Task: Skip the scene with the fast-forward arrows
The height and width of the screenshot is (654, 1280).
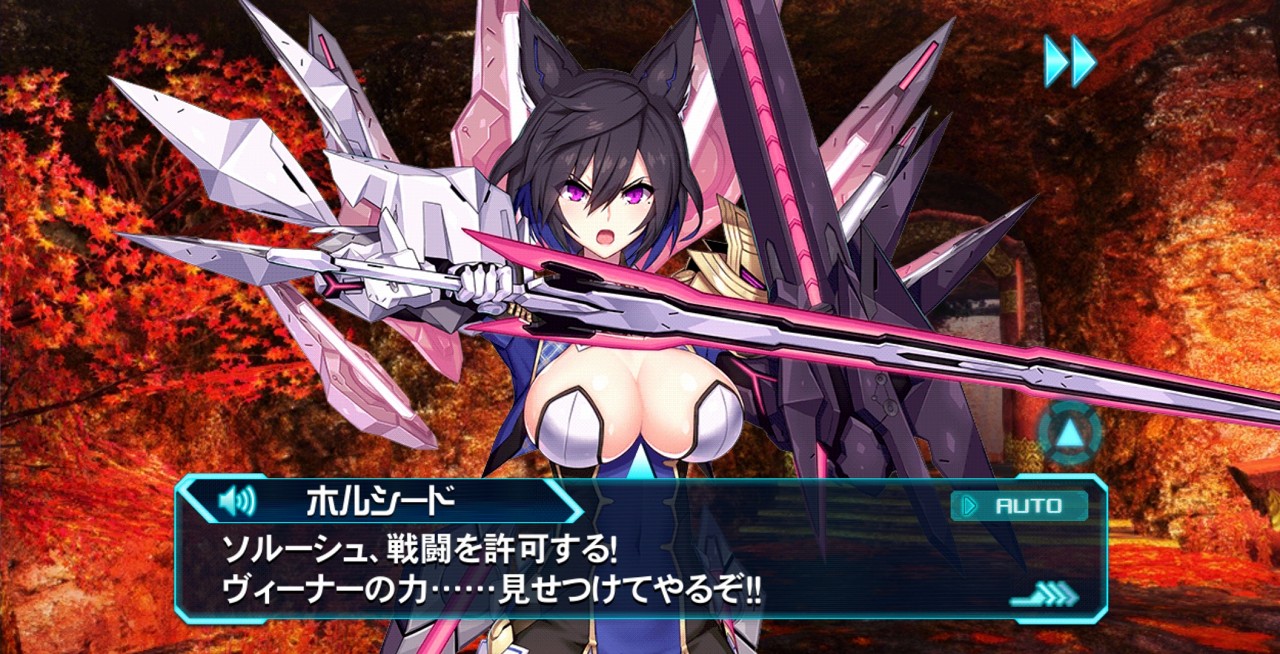Action: point(1070,61)
